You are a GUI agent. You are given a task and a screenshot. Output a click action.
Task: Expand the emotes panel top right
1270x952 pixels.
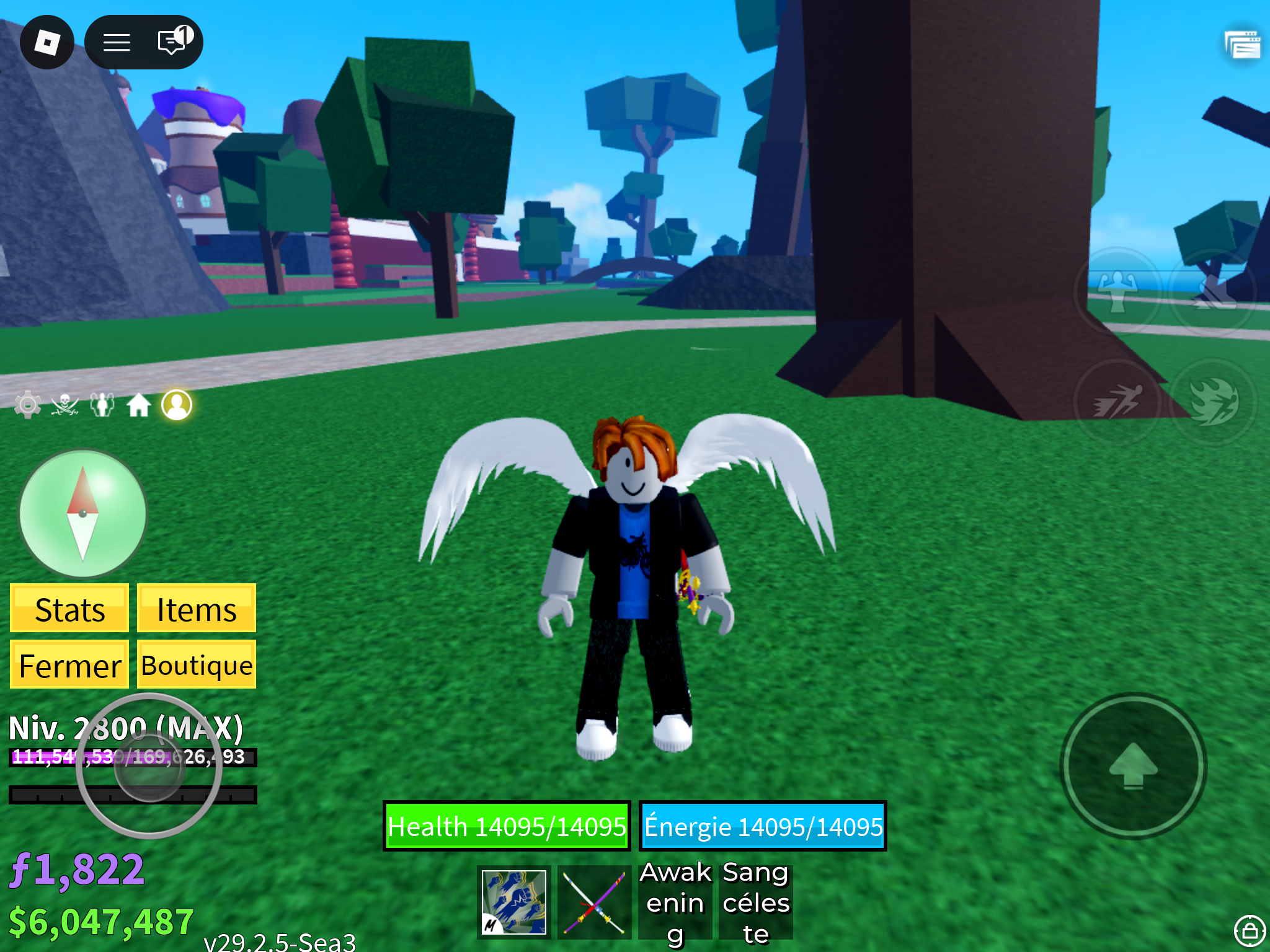coord(1243,45)
